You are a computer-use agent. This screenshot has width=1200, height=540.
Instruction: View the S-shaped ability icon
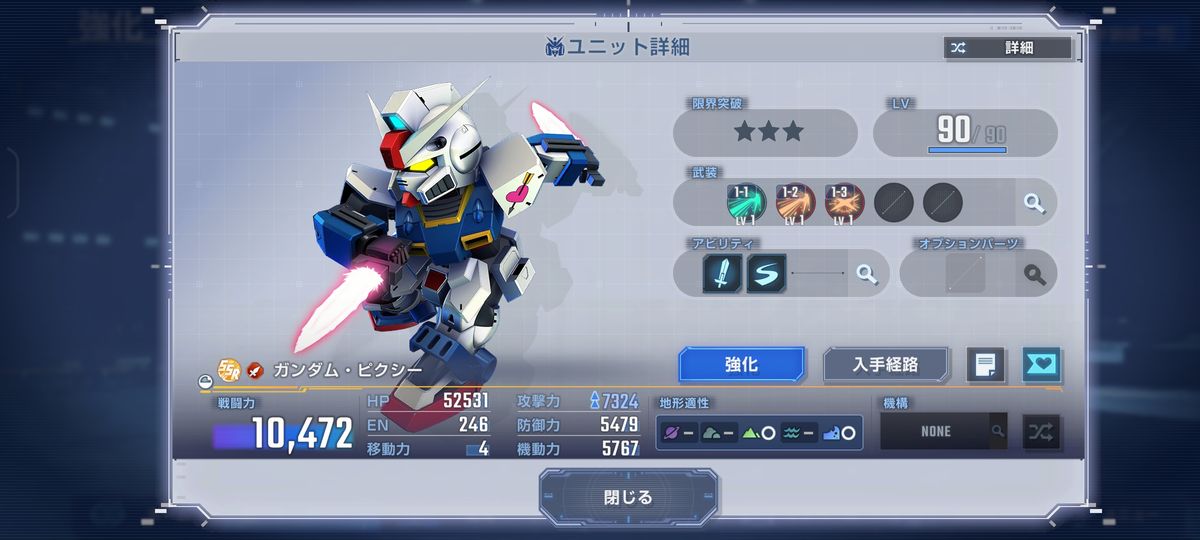(766, 274)
